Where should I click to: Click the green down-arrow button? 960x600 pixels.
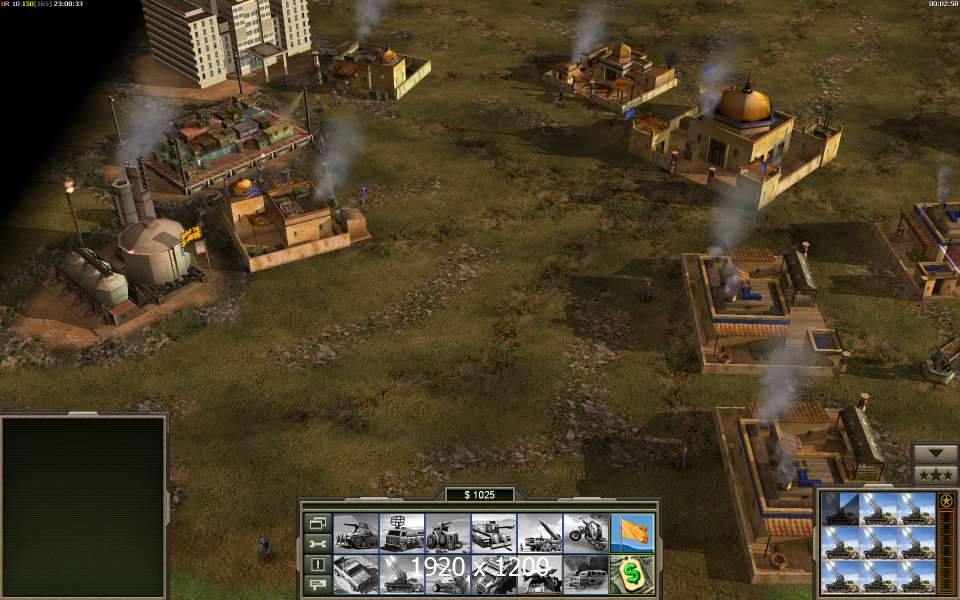(936, 453)
